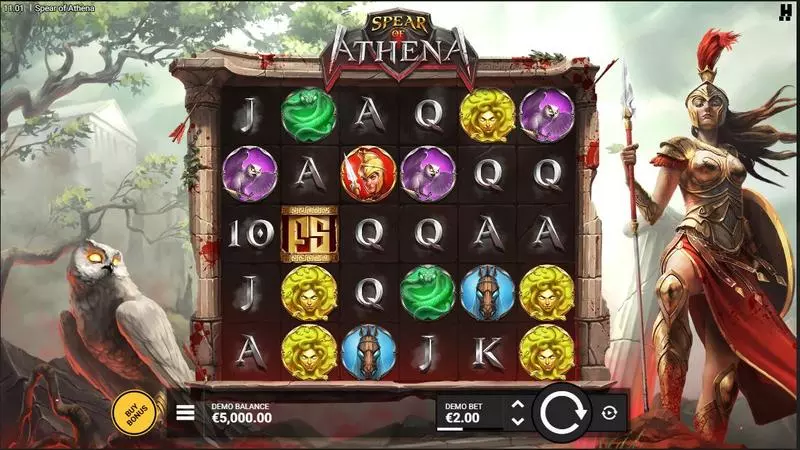
Task: Increase the demo bet amount
Action: 517,404
